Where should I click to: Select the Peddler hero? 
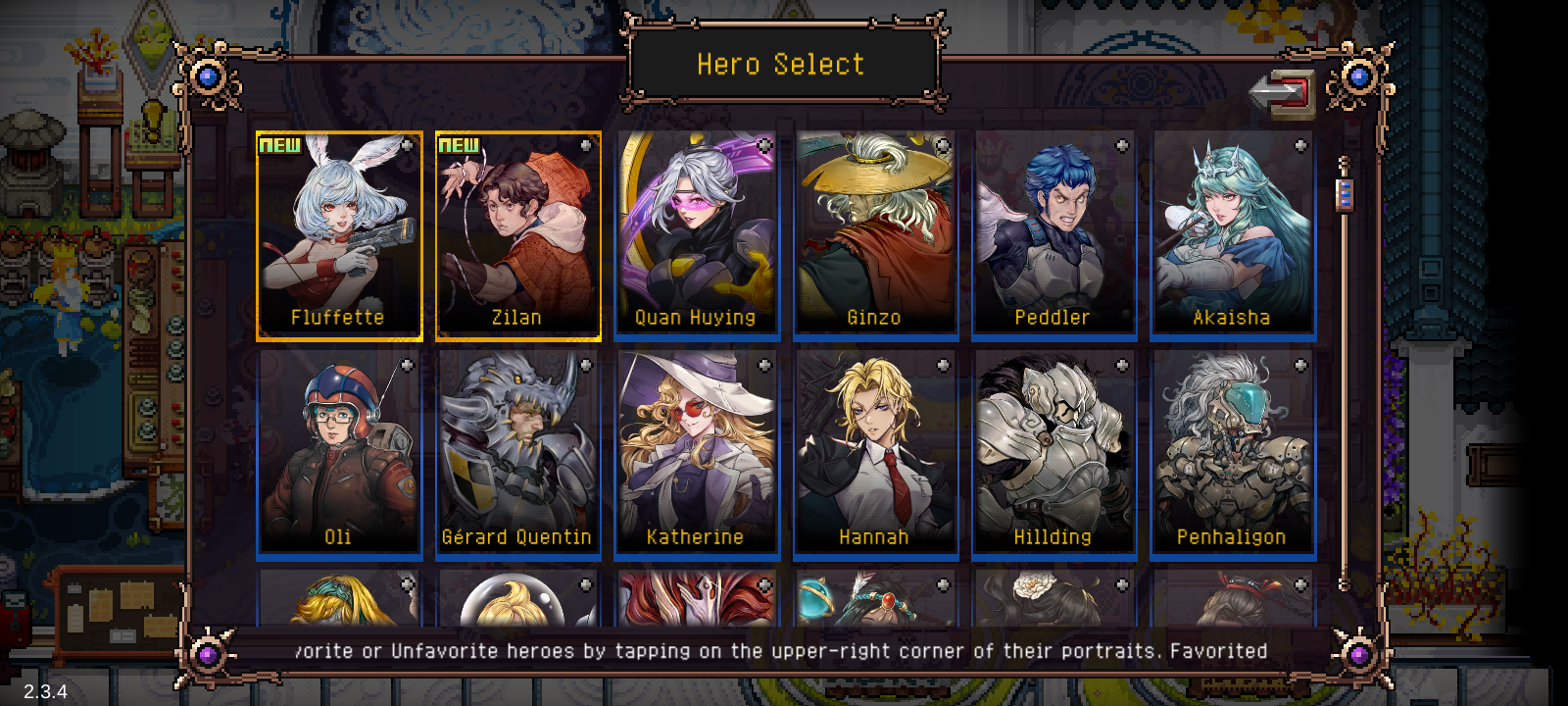1053,233
